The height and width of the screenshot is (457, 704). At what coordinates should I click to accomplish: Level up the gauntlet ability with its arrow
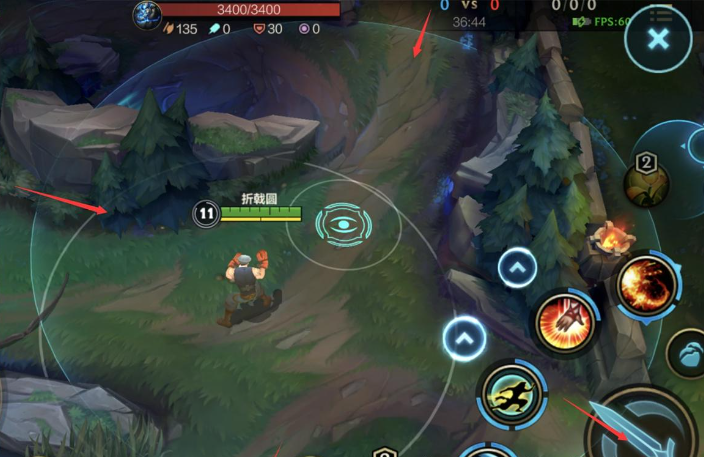tap(517, 268)
